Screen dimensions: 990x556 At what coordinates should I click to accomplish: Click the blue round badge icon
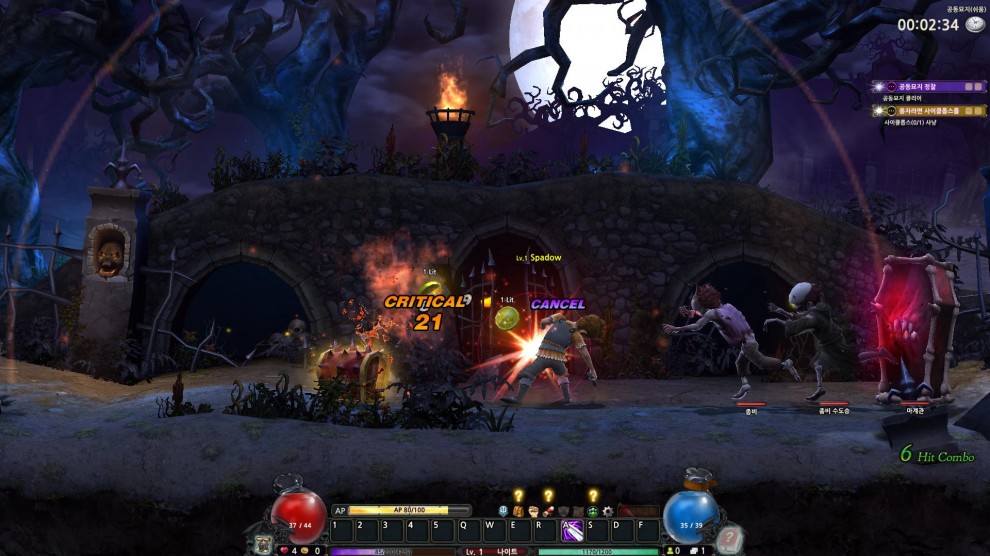tap(503, 511)
